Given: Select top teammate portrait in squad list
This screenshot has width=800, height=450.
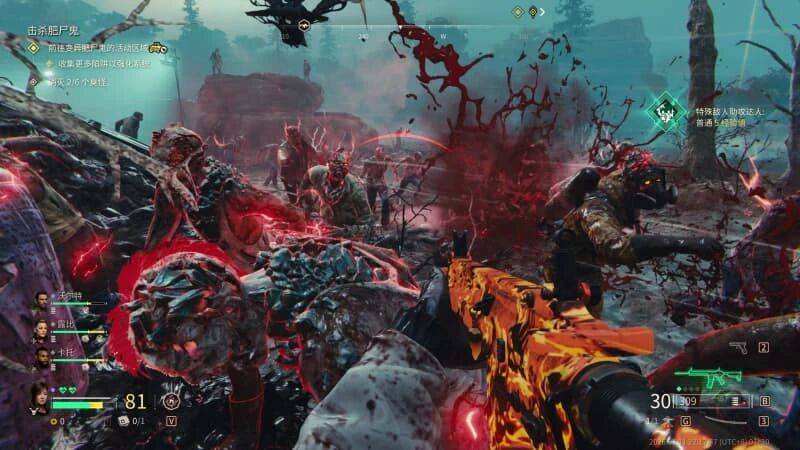Looking at the screenshot, I should 43,299.
